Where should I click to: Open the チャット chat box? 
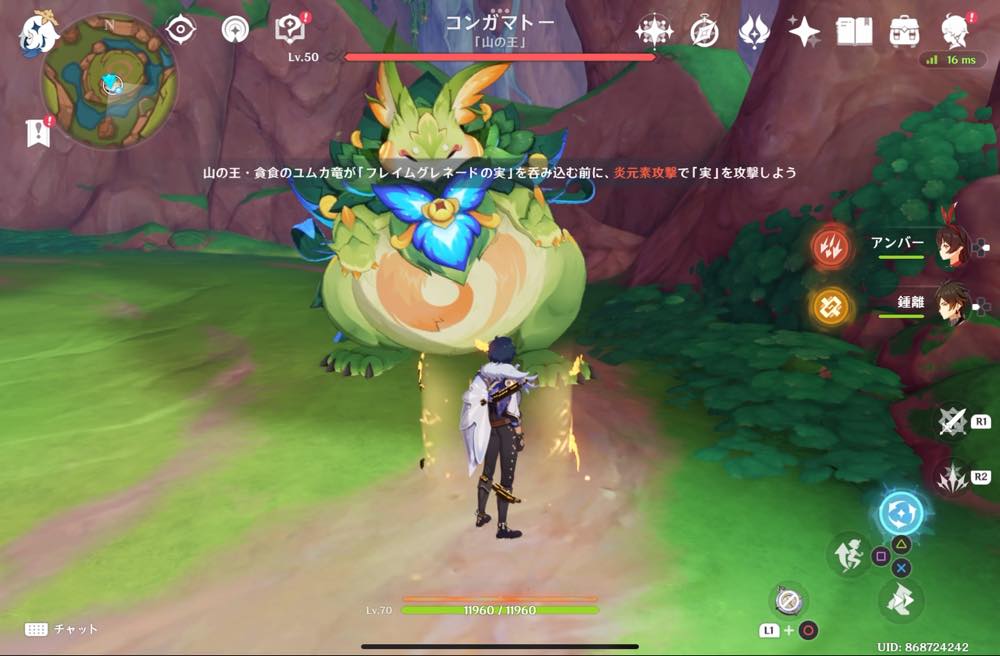point(62,629)
